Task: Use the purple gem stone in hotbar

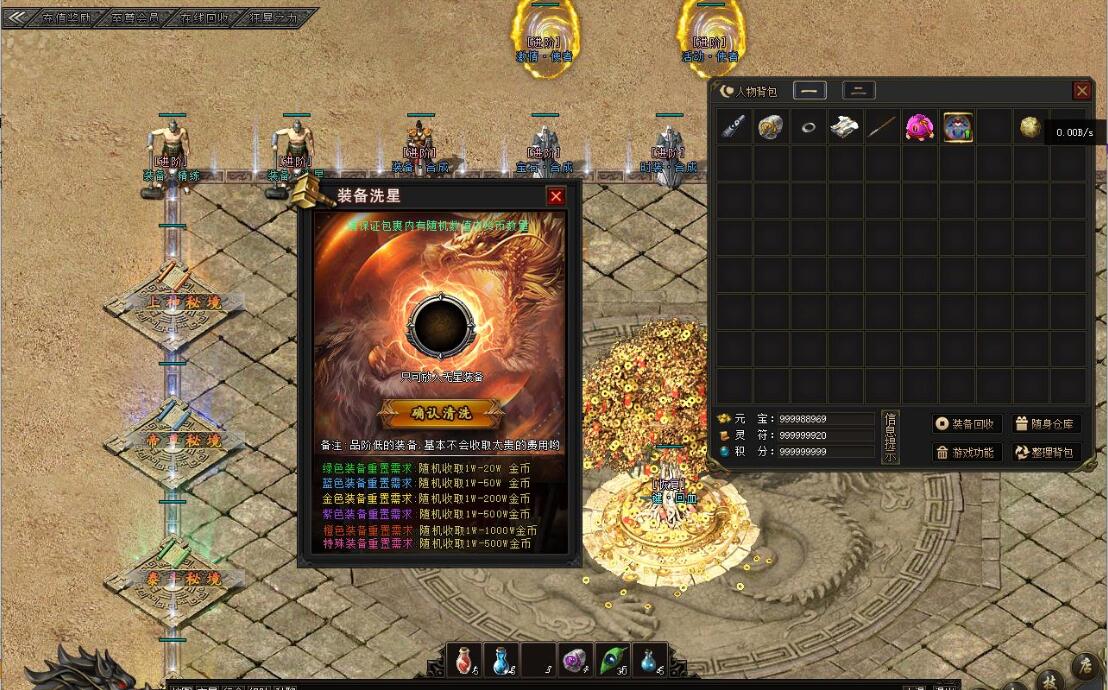Action: pyautogui.click(x=575, y=660)
